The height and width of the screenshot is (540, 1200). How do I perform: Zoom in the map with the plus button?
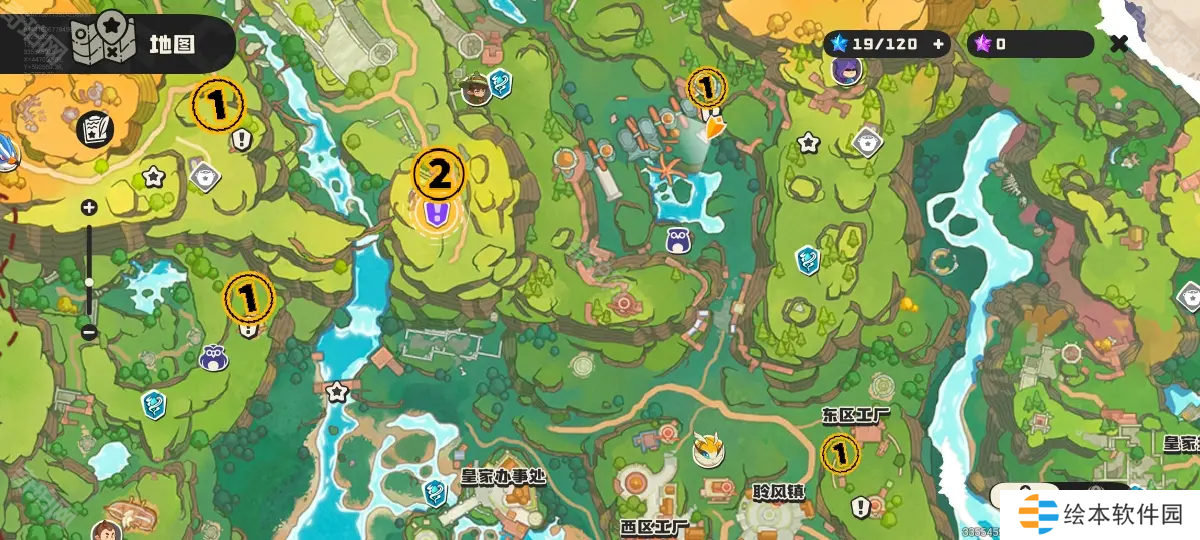coord(89,208)
